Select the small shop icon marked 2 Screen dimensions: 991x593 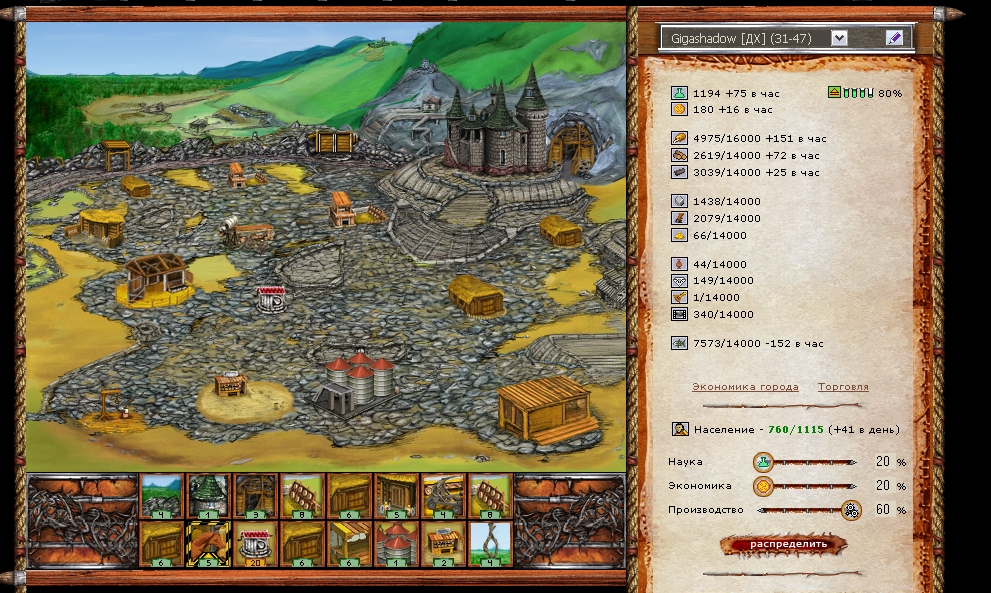click(x=444, y=543)
